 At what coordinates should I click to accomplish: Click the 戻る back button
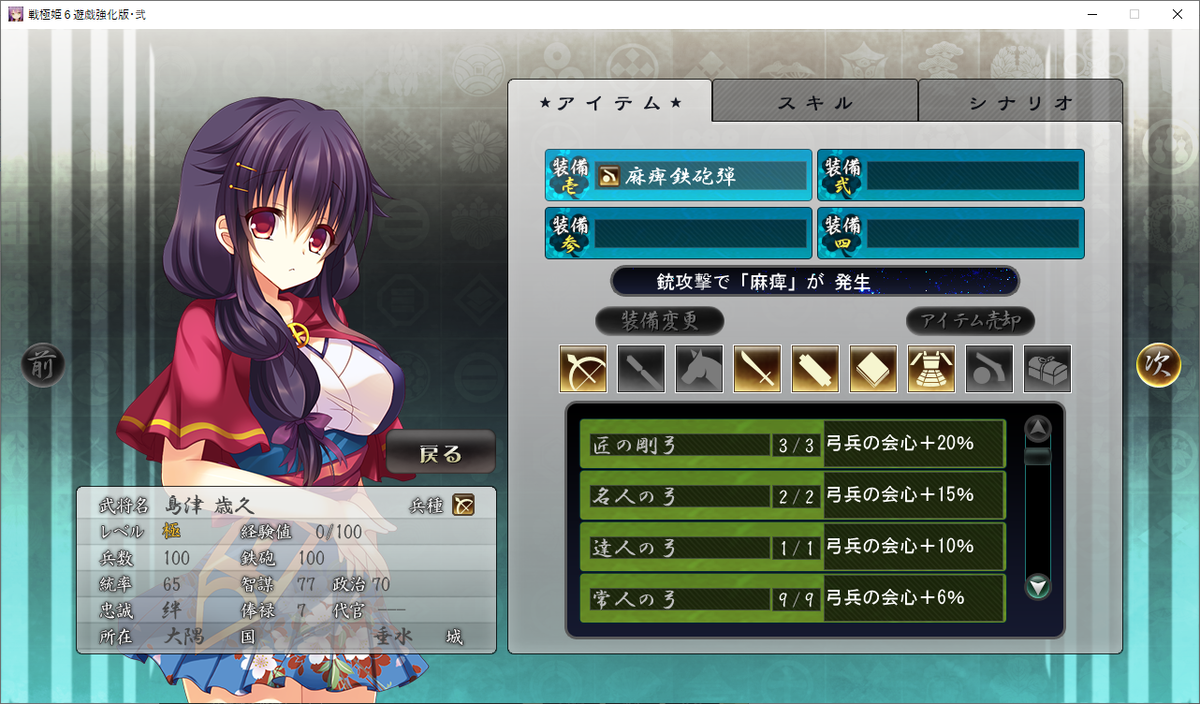(441, 454)
